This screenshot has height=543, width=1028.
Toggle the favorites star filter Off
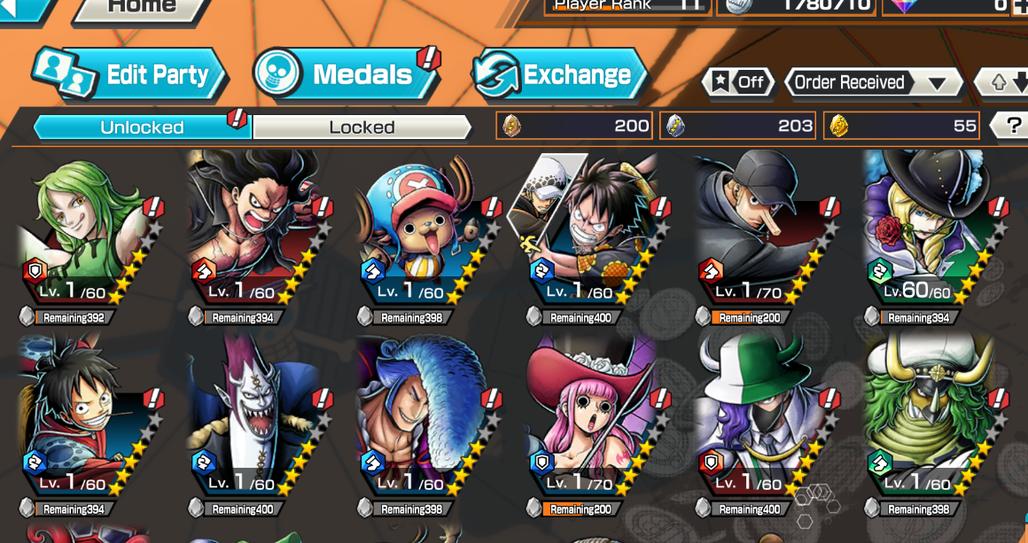click(739, 83)
